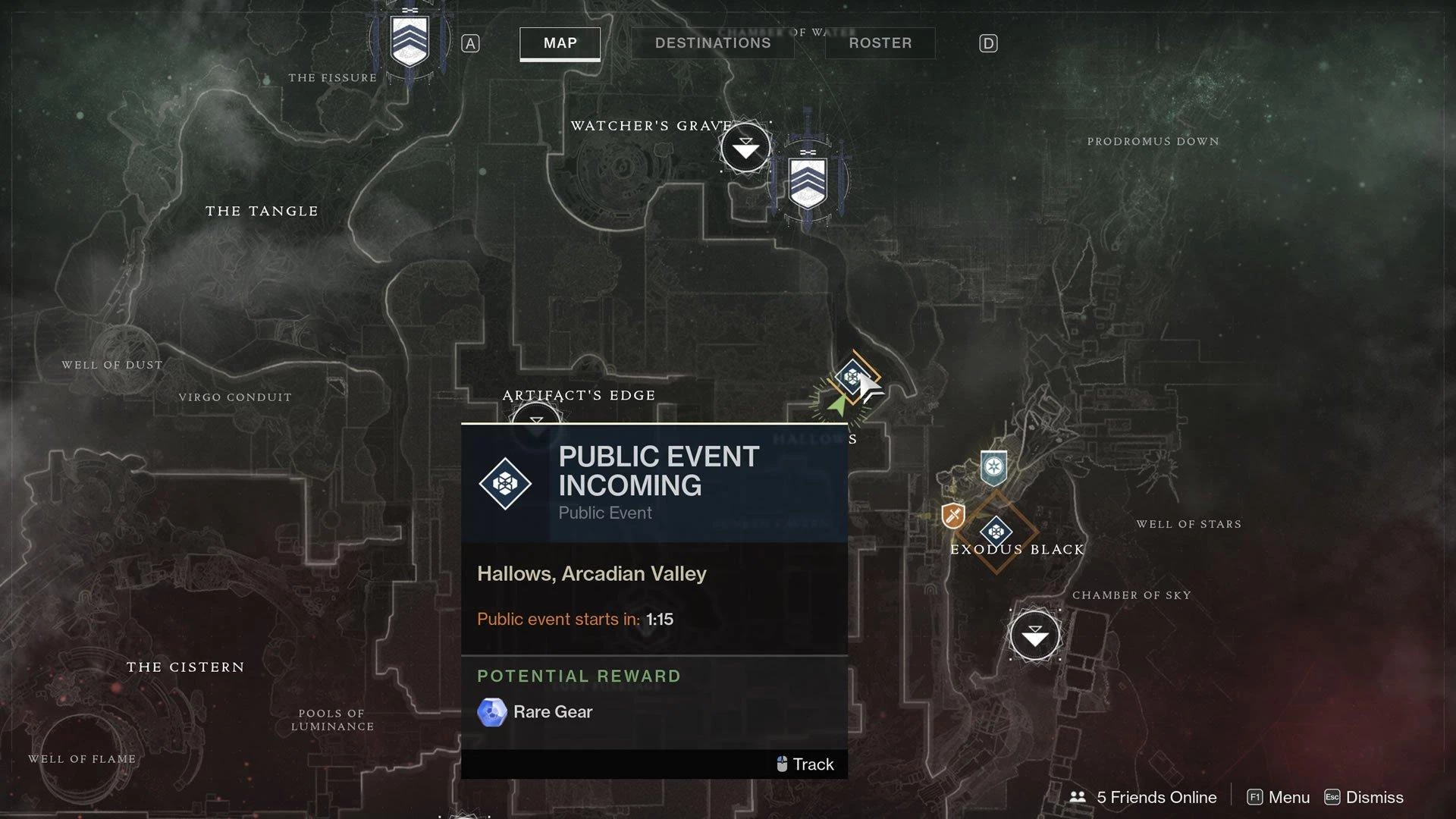Select the Hallows public event marker
1456x819 pixels.
(x=852, y=377)
